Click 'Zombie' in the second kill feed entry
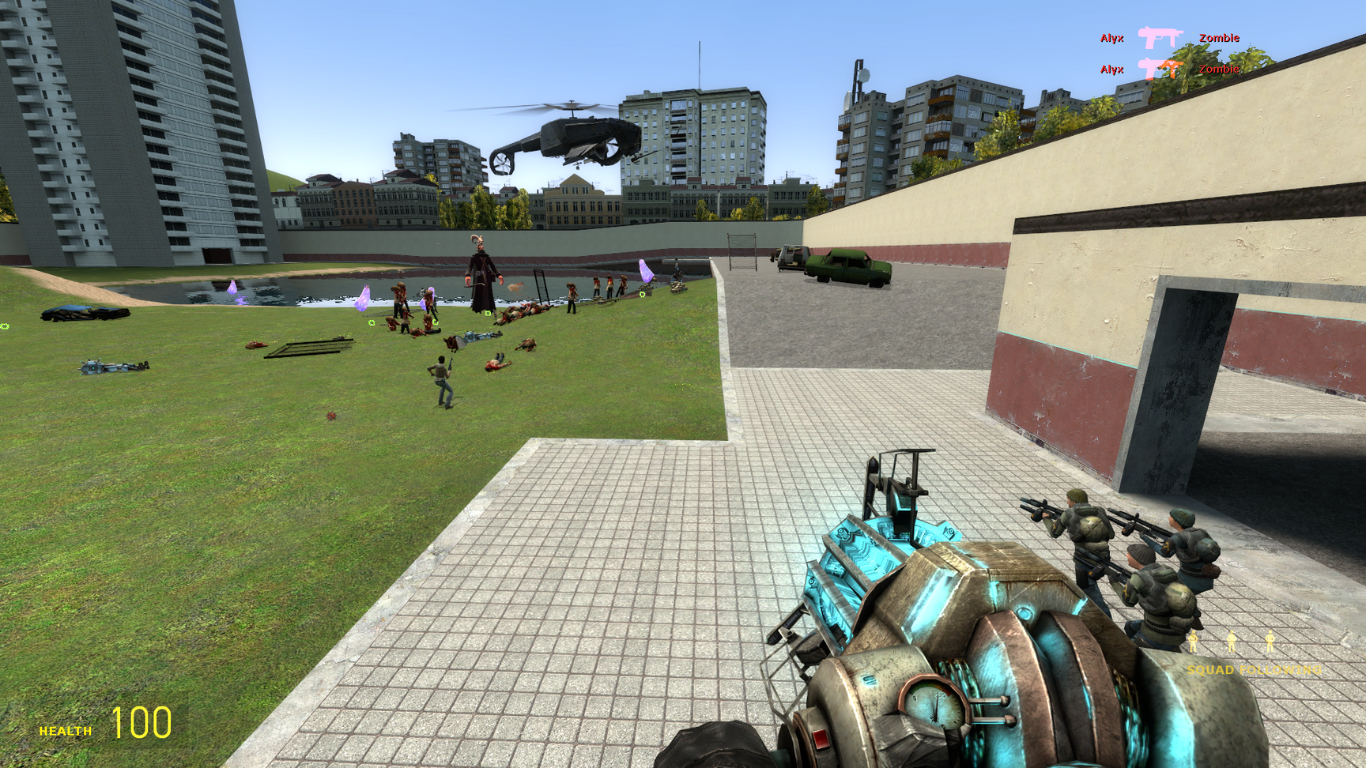Screen dimensions: 1366x768 (x=1220, y=70)
